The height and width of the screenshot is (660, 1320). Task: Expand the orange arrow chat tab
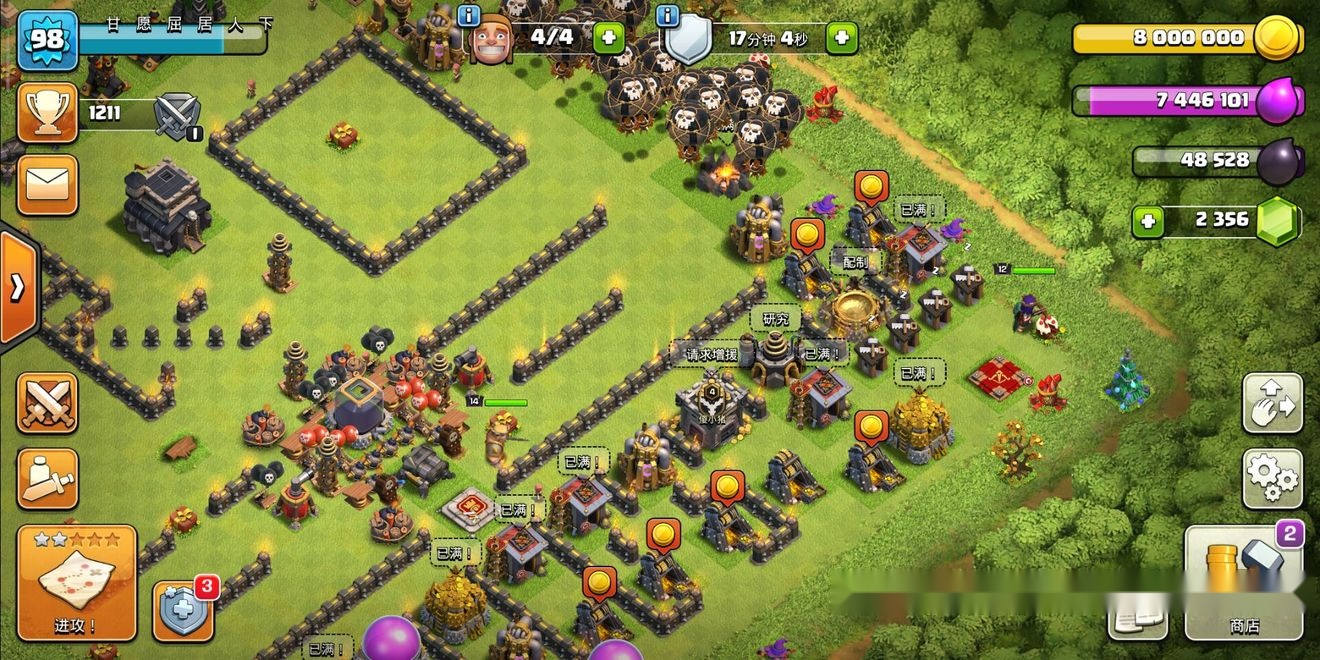[x=18, y=288]
